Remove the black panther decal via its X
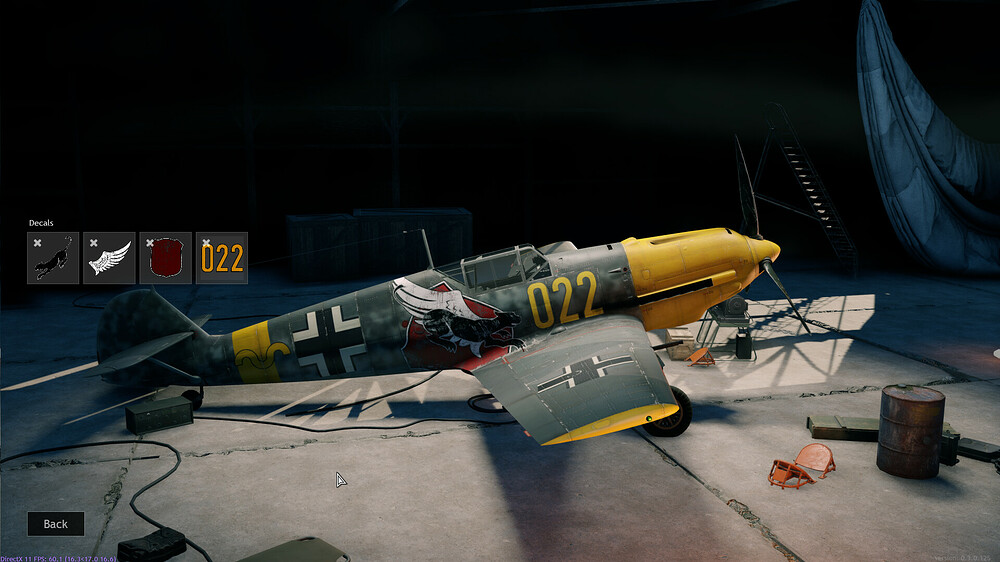Screen dimensions: 1000x562 coord(37,242)
